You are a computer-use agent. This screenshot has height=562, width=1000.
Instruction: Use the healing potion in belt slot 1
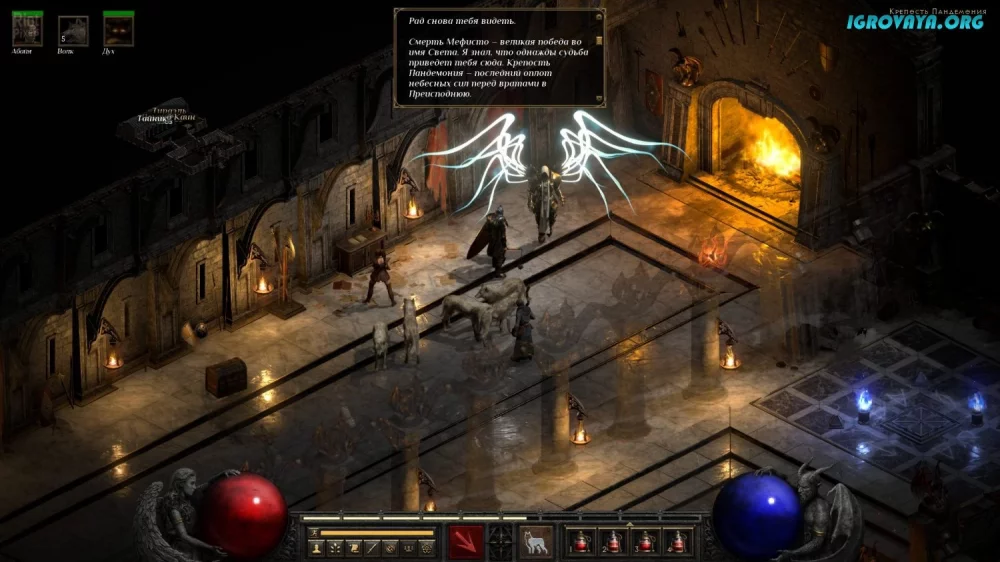click(x=583, y=542)
